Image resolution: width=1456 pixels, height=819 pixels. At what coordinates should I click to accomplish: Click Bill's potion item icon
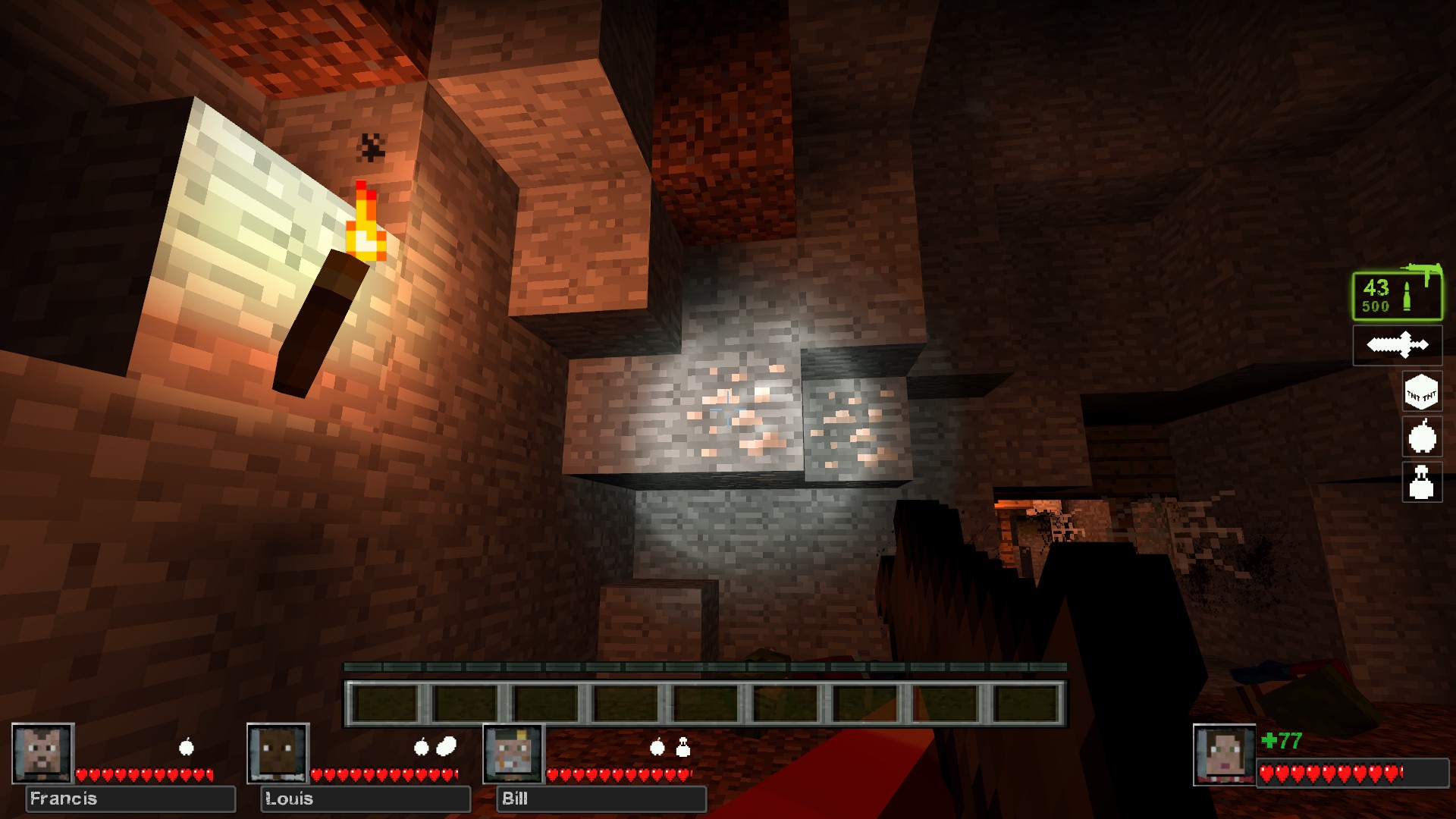click(x=683, y=748)
